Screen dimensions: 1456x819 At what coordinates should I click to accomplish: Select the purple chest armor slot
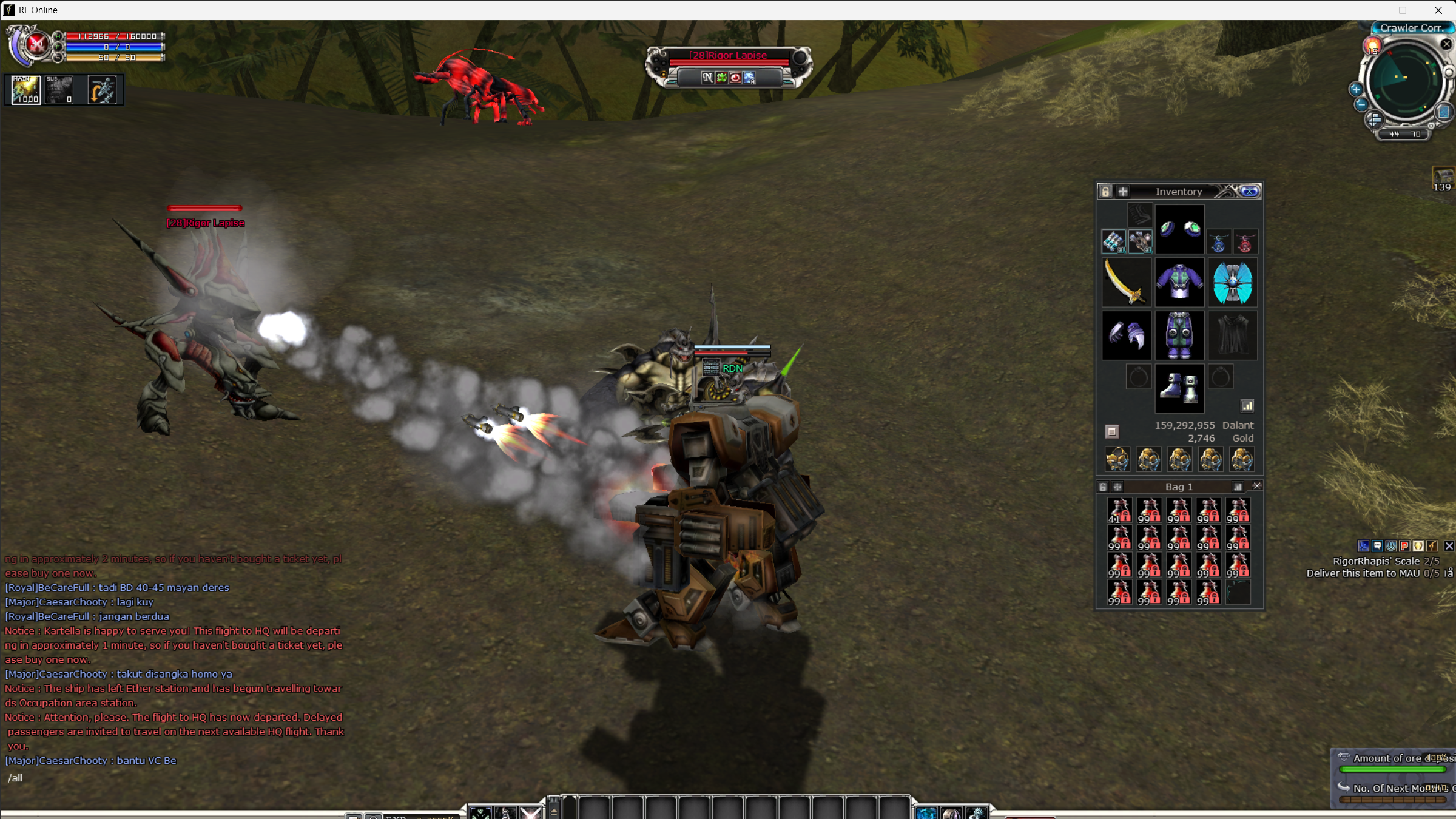coord(1179,282)
